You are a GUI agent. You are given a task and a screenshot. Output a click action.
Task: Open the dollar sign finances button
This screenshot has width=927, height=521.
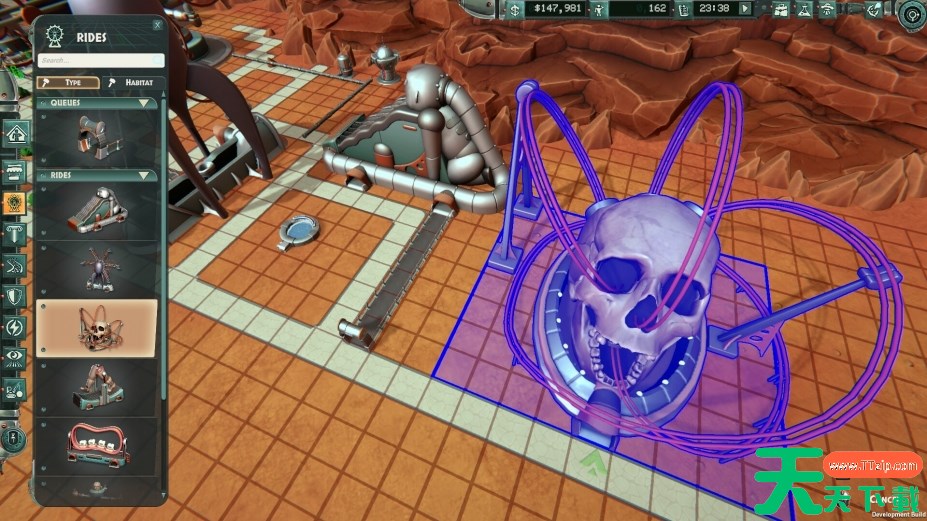pos(515,9)
